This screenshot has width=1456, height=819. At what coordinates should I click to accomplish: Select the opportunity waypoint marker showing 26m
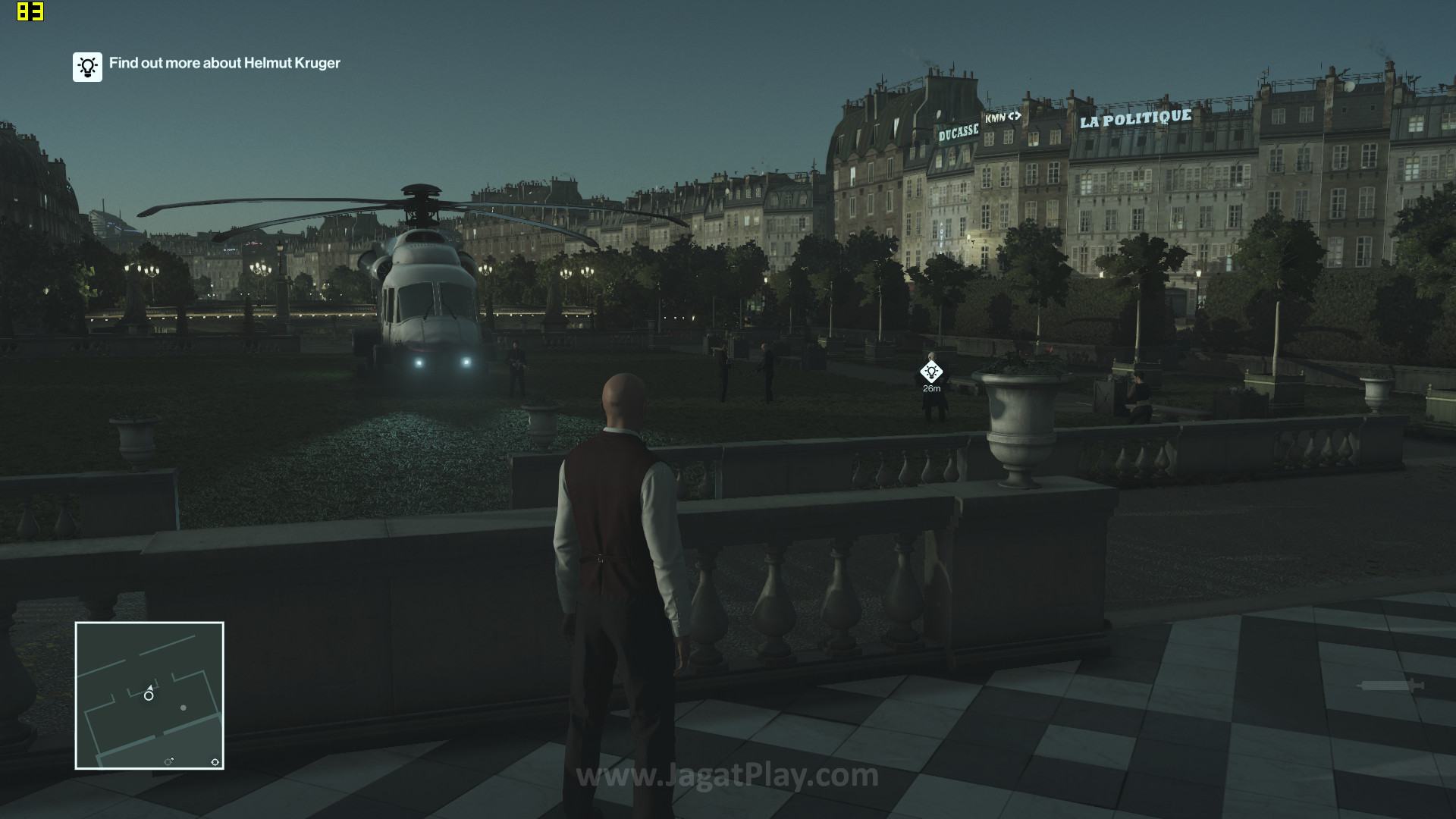[x=931, y=372]
